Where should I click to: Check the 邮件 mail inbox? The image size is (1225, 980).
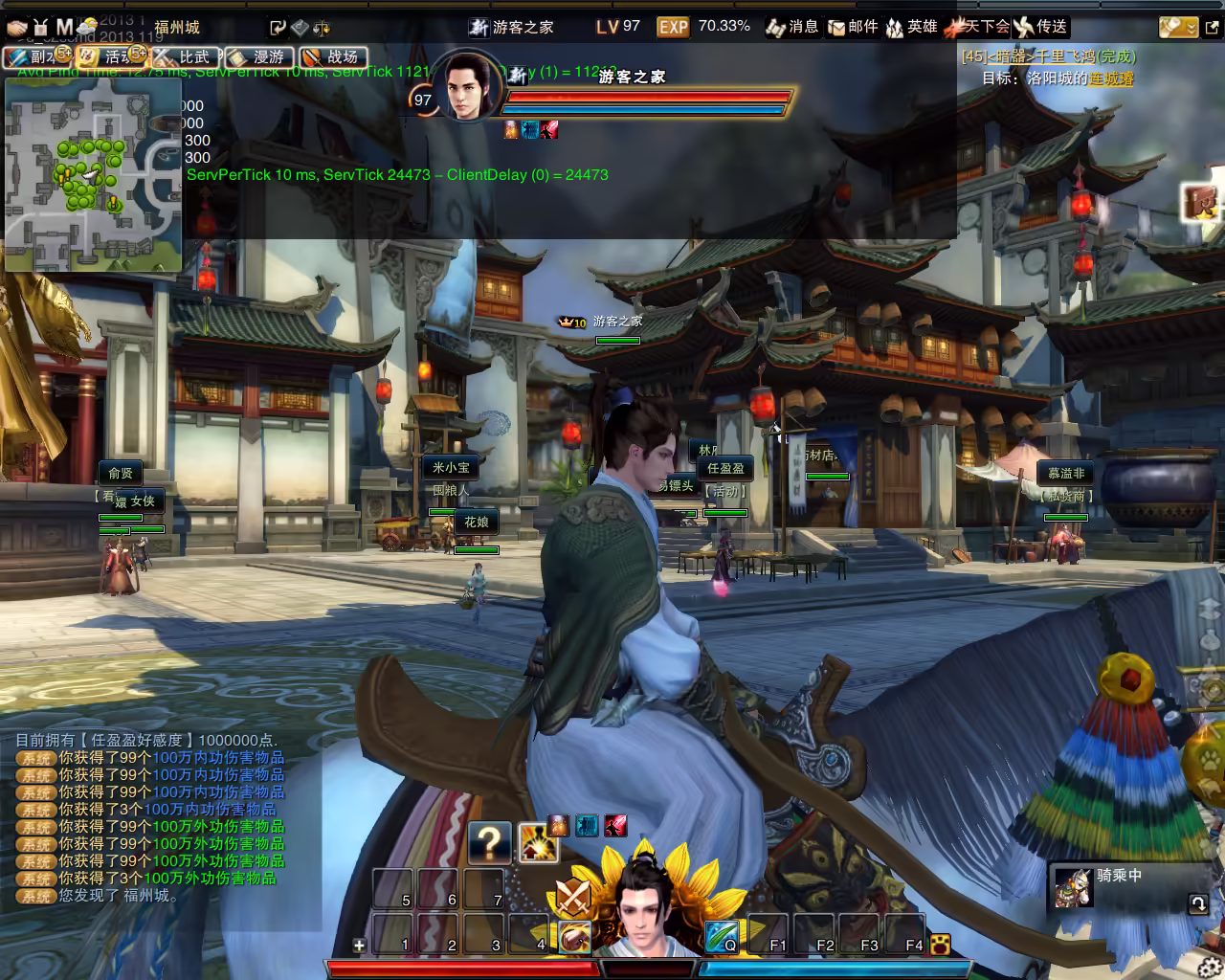click(x=853, y=27)
